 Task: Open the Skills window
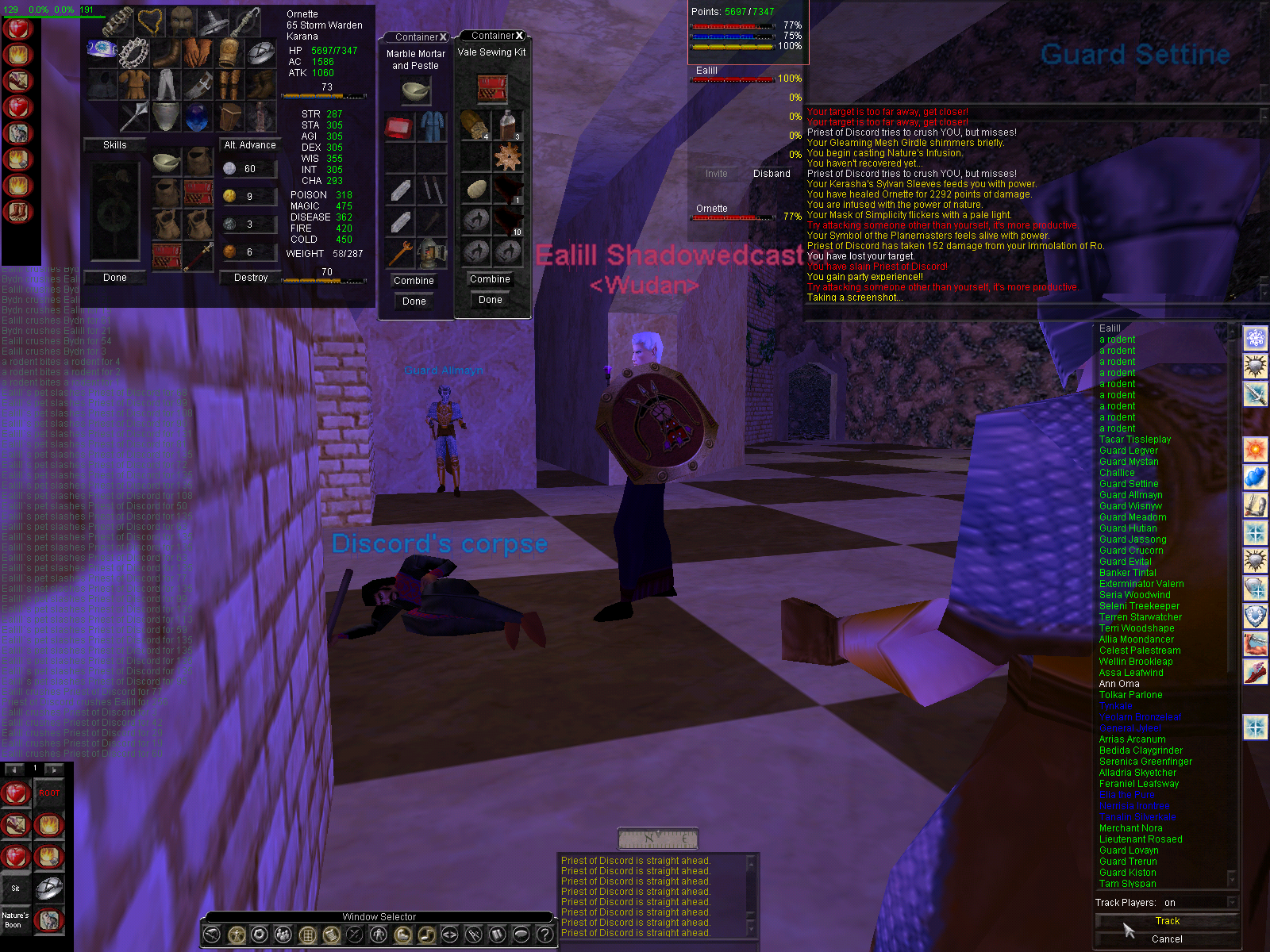pos(114,145)
